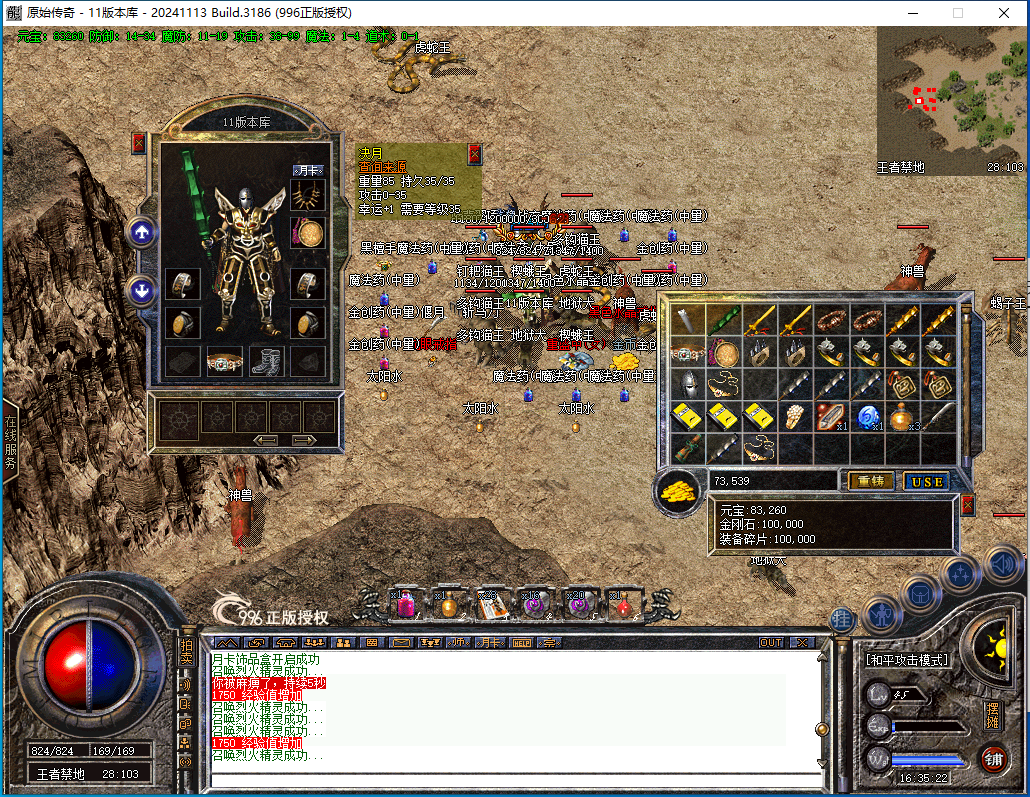Close the currency info panel
The width and height of the screenshot is (1030, 797).
967,505
